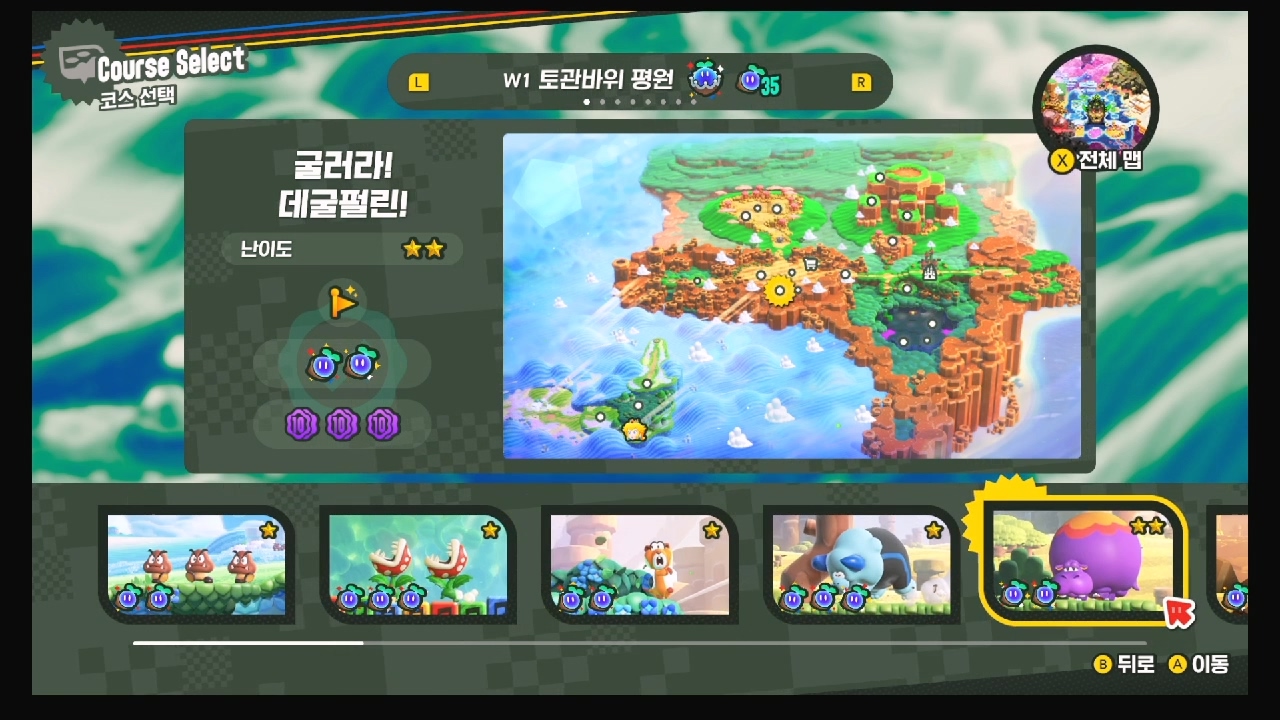Viewport: 1280px width, 720px height.
Task: Toggle the filled page dot under the world title
Action: pyautogui.click(x=585, y=101)
